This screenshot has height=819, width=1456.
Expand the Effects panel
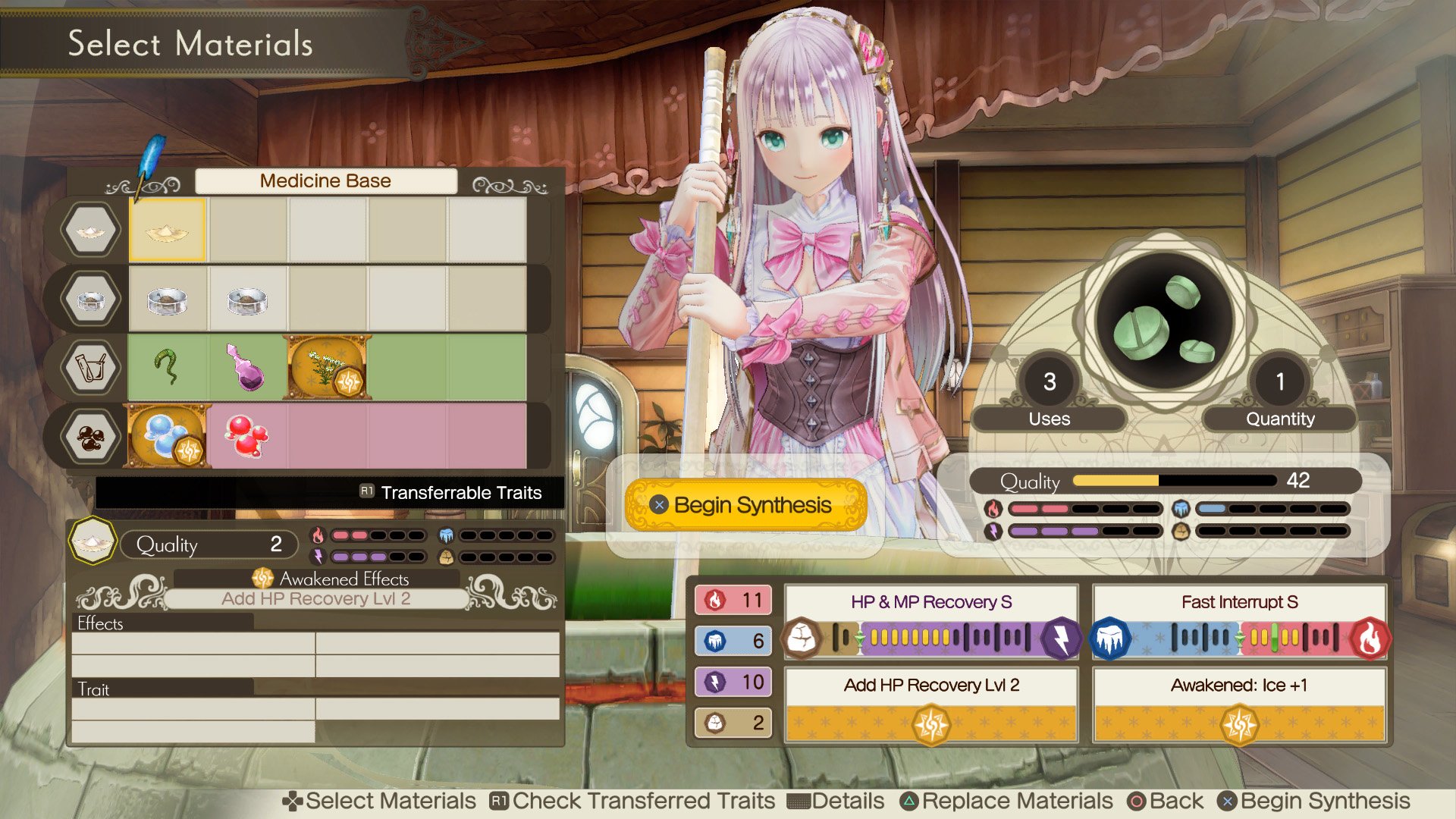[x=99, y=623]
